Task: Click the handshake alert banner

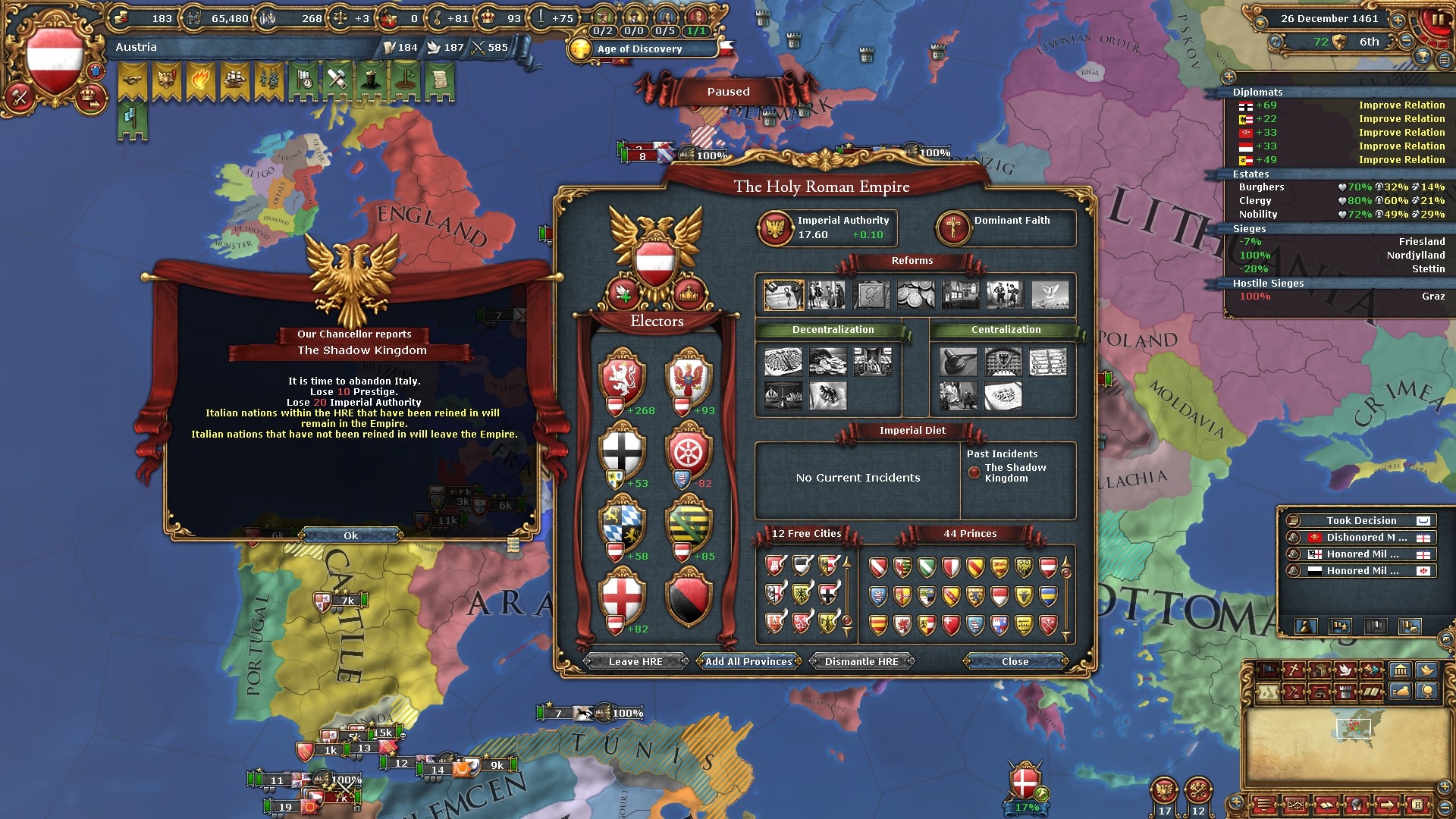Action: pos(133,80)
